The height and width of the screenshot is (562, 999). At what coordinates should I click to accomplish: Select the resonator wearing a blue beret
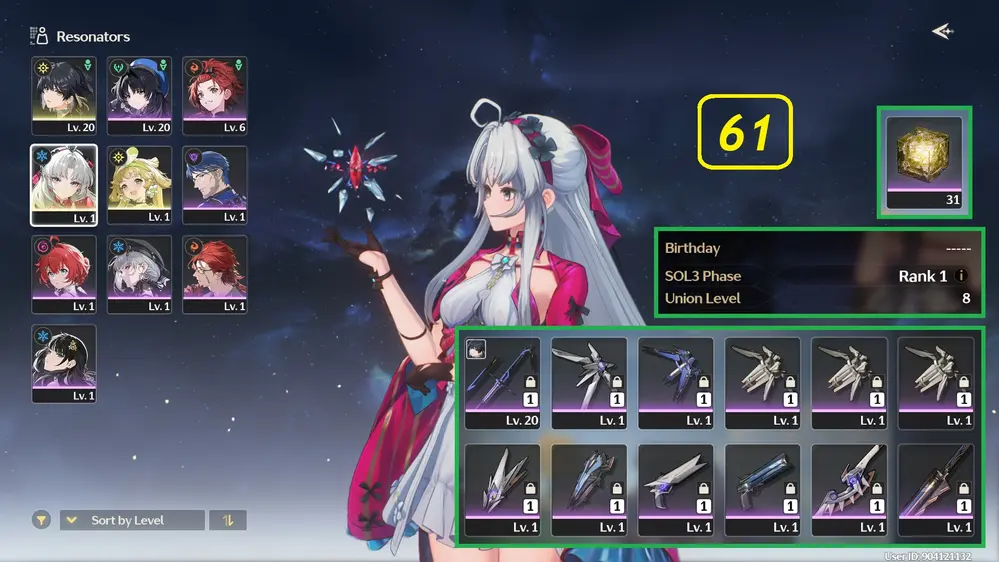pos(139,95)
